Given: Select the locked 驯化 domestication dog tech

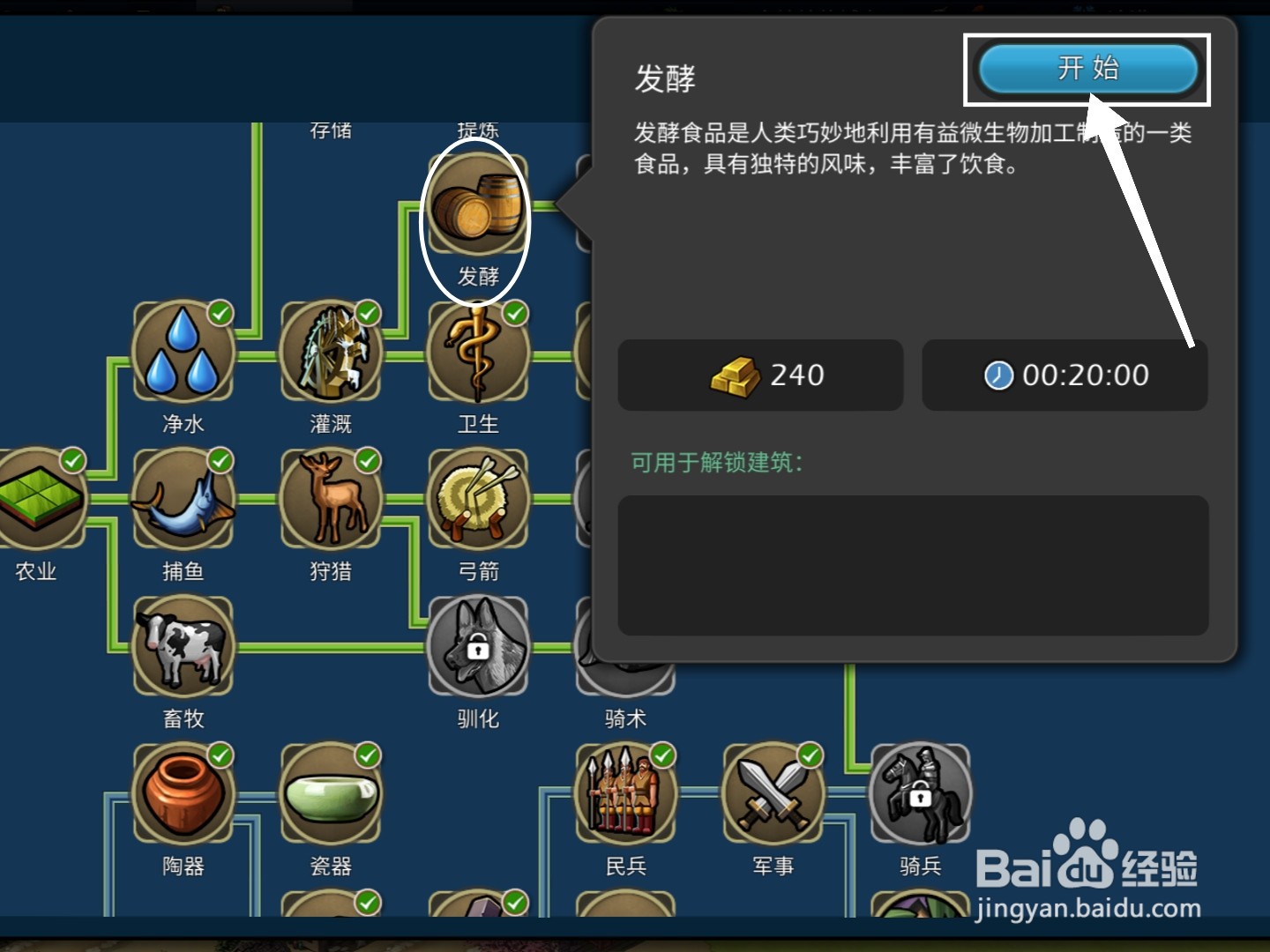Looking at the screenshot, I should [x=477, y=646].
